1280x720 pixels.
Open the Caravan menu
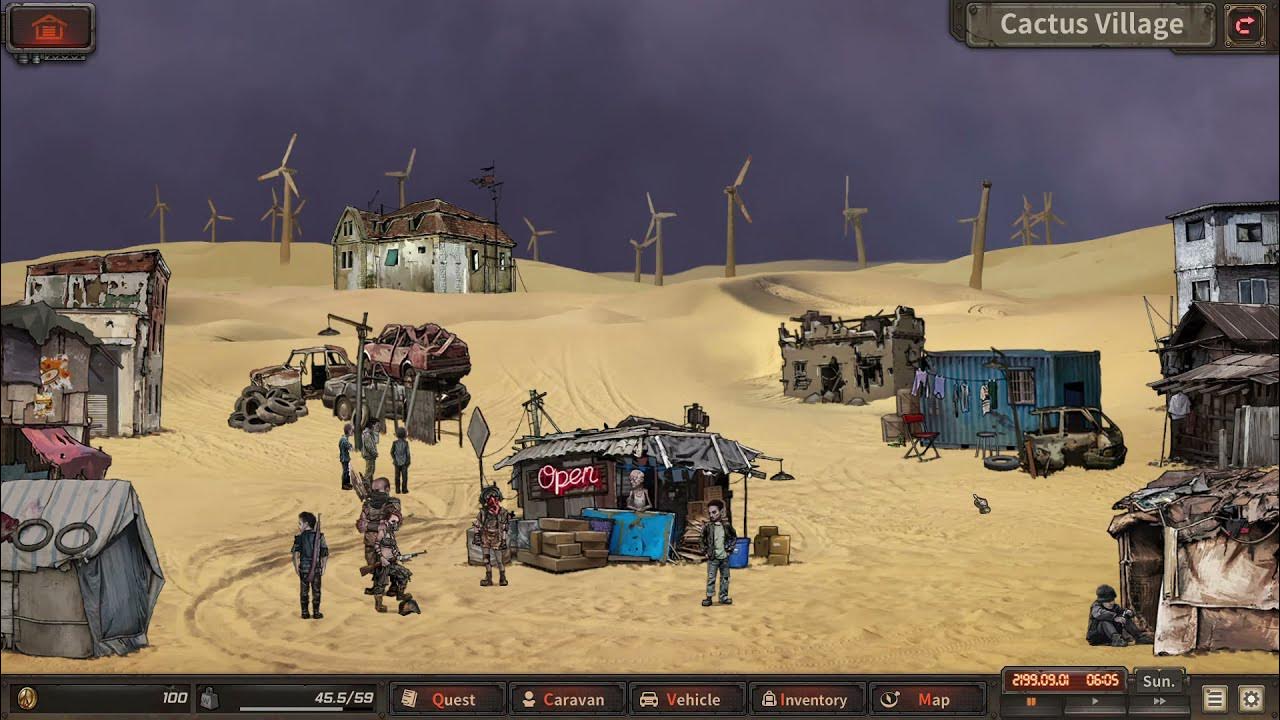(x=566, y=699)
